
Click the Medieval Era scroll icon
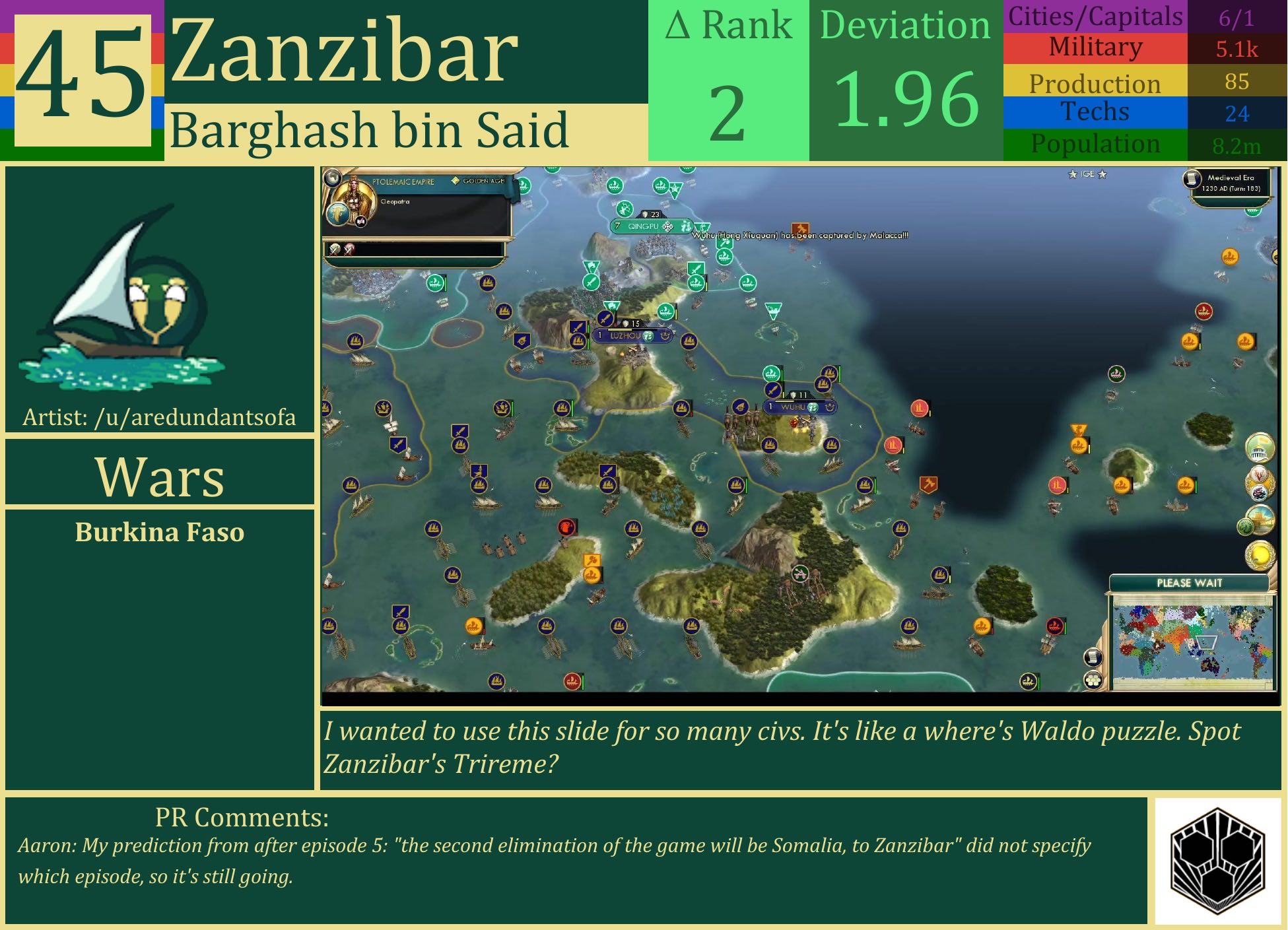click(1192, 180)
